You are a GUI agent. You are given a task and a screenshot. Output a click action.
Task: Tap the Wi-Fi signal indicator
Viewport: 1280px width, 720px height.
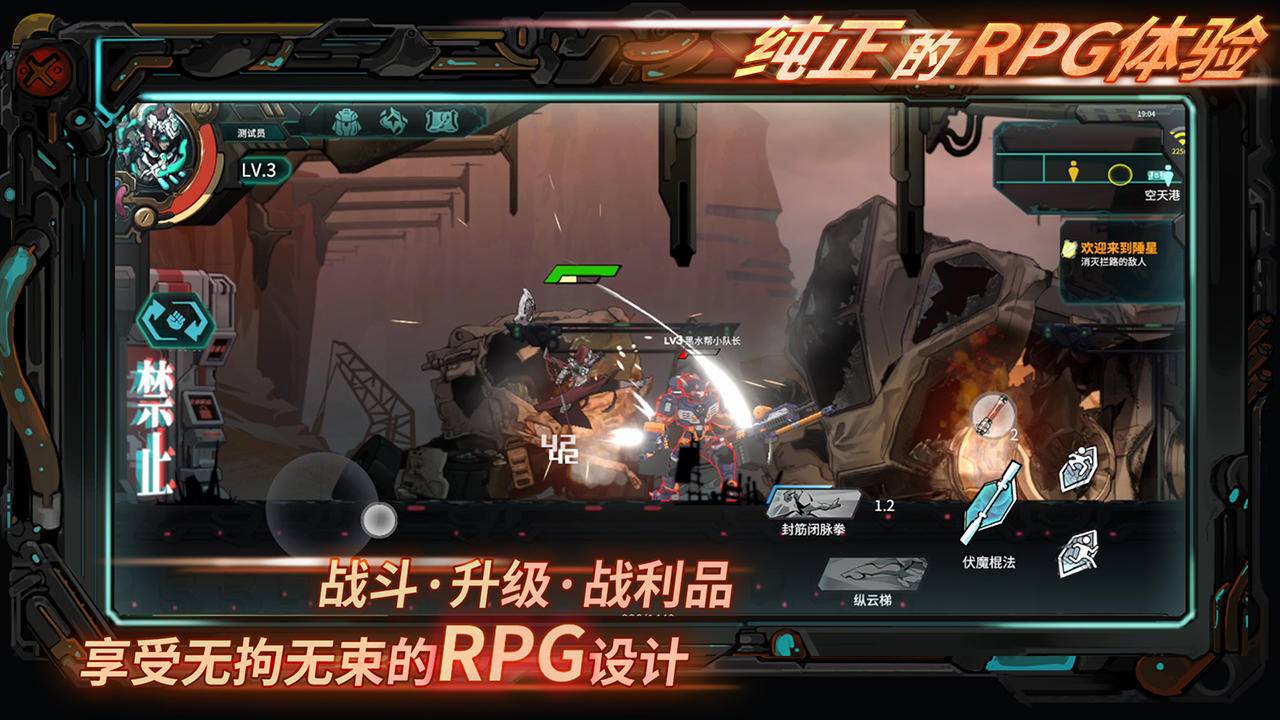[1179, 137]
